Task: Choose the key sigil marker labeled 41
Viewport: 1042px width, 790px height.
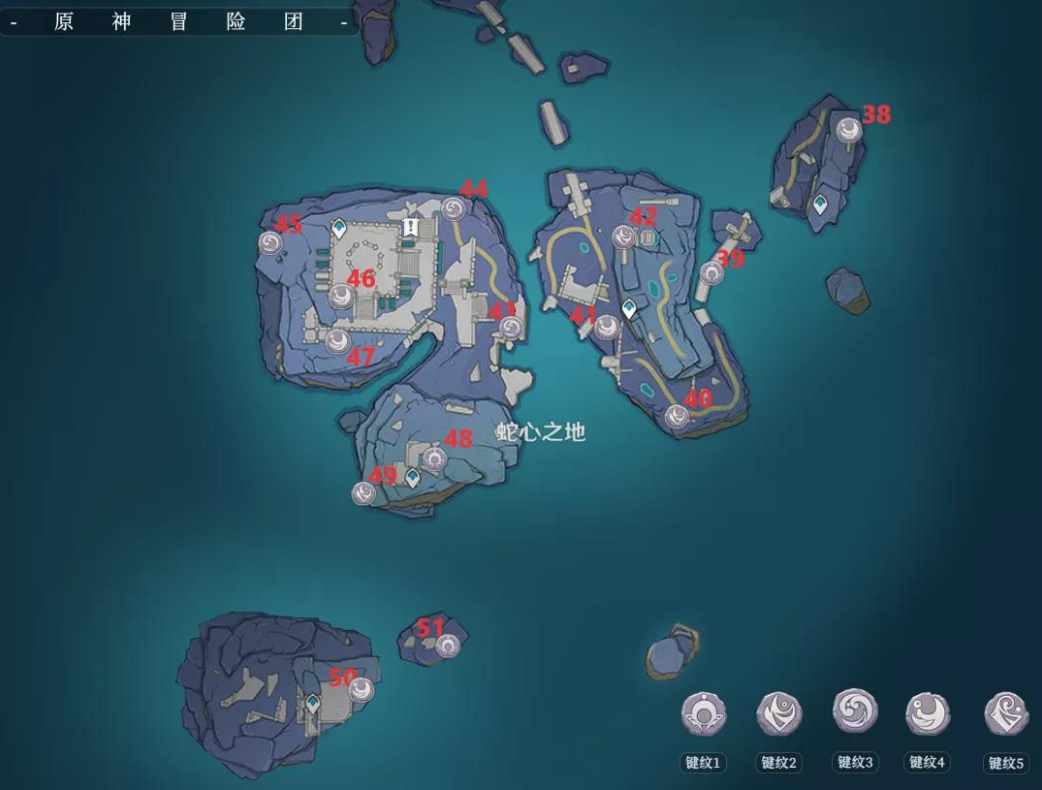Action: coord(606,326)
